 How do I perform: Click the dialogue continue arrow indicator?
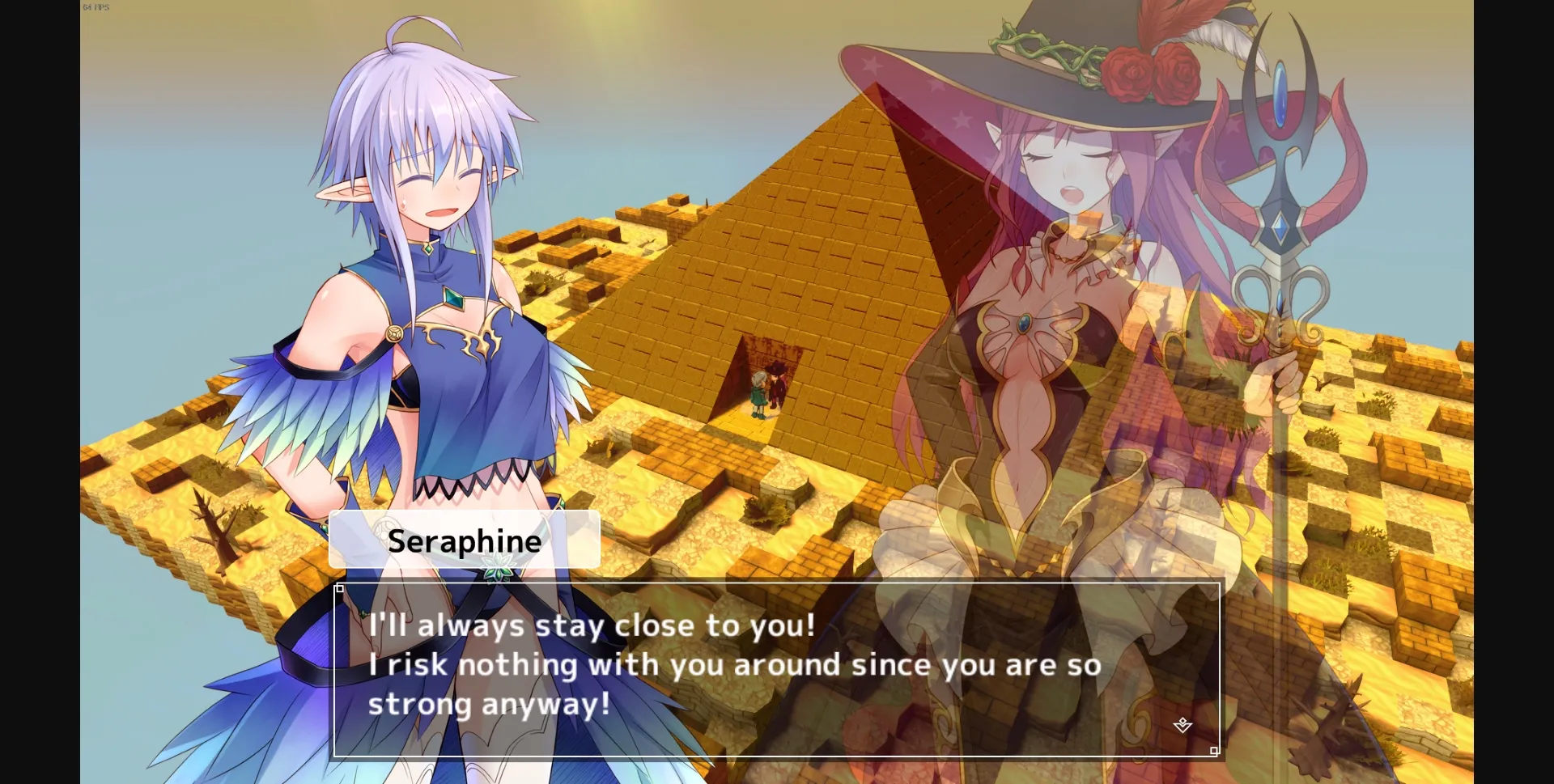pos(1182,726)
